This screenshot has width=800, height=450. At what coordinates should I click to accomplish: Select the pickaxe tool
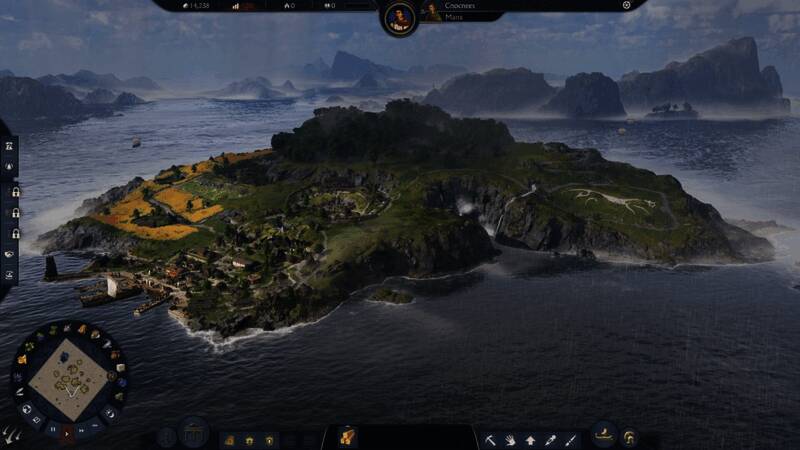(490, 439)
